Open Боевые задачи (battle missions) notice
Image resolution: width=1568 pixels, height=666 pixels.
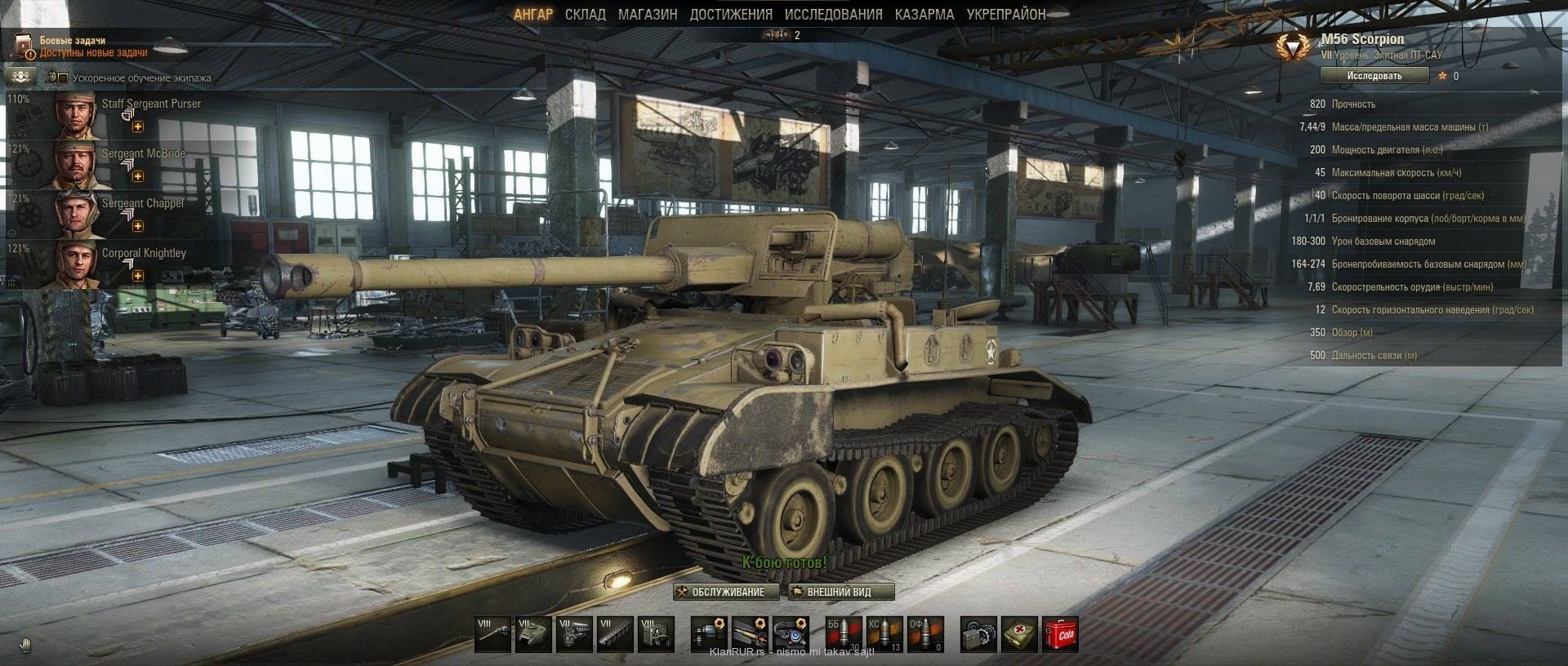tap(82, 47)
